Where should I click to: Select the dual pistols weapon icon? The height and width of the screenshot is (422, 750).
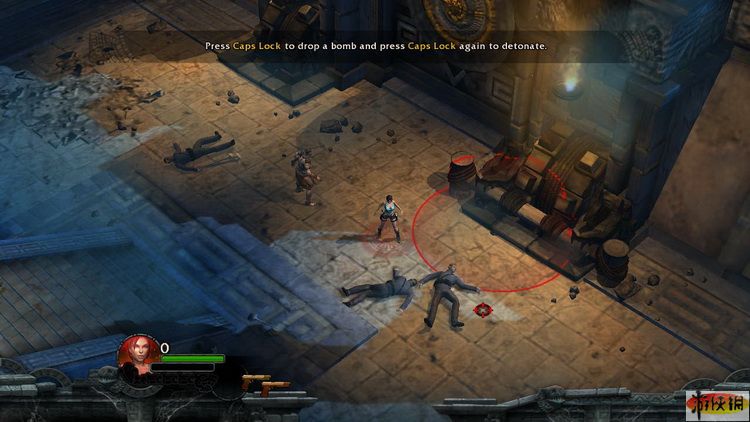tap(264, 384)
